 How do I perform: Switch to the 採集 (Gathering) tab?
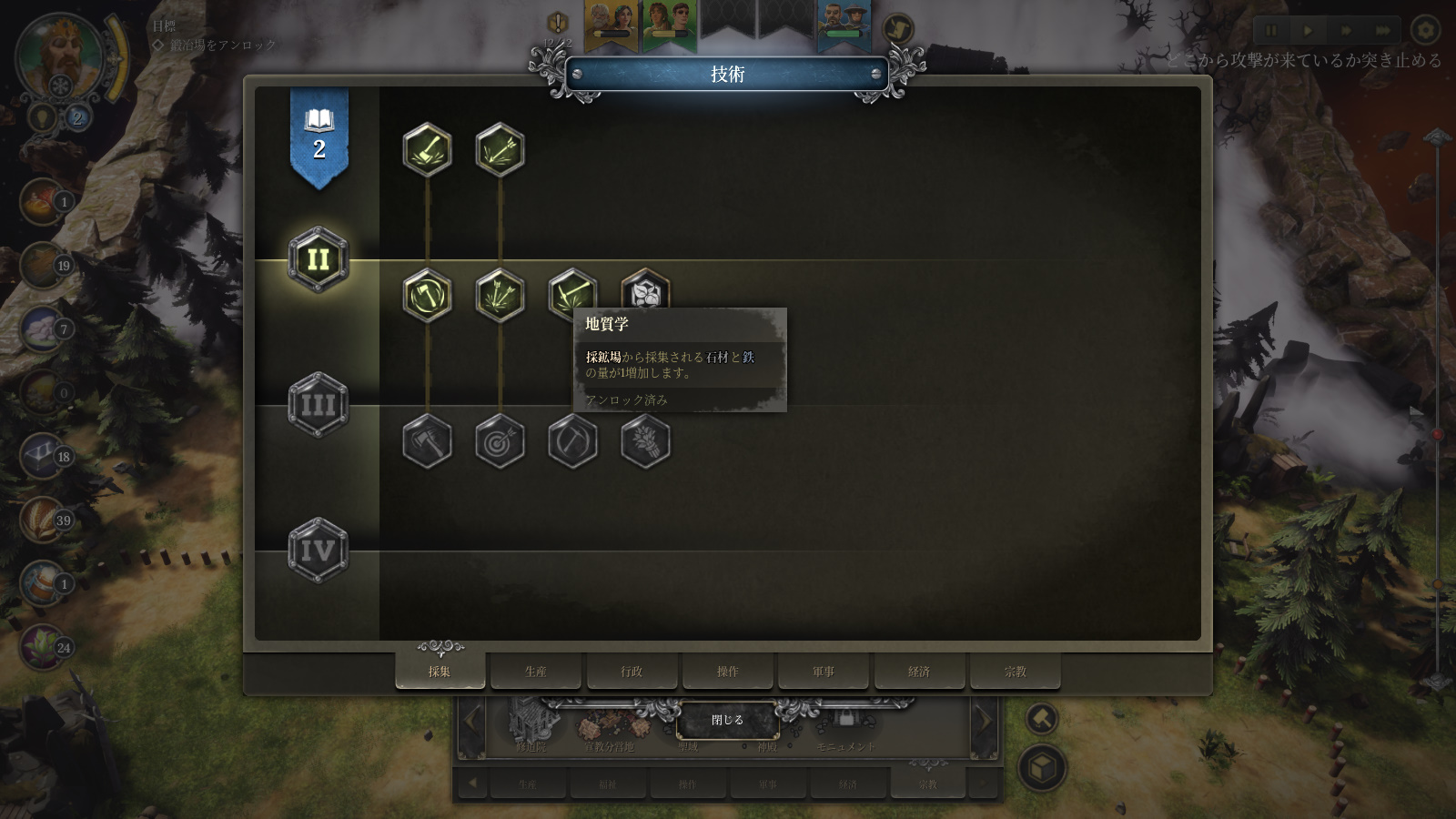pyautogui.click(x=440, y=671)
